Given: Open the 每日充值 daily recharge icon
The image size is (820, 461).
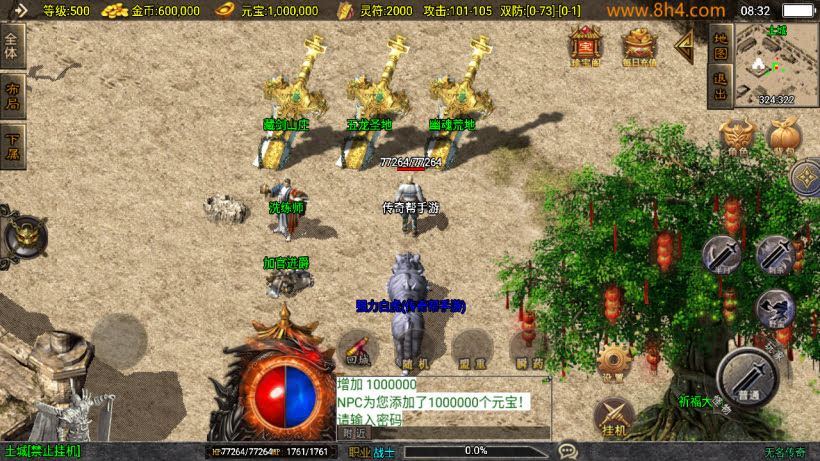Looking at the screenshot, I should tap(639, 45).
